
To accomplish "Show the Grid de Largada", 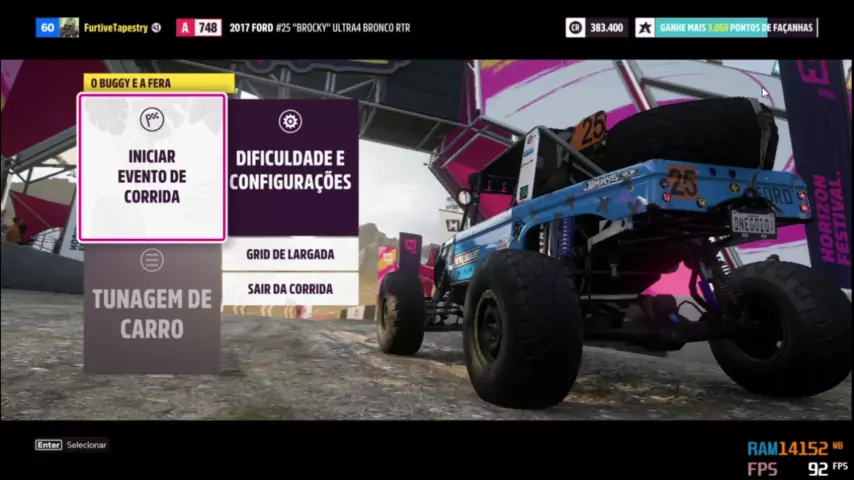I will pyautogui.click(x=291, y=254).
